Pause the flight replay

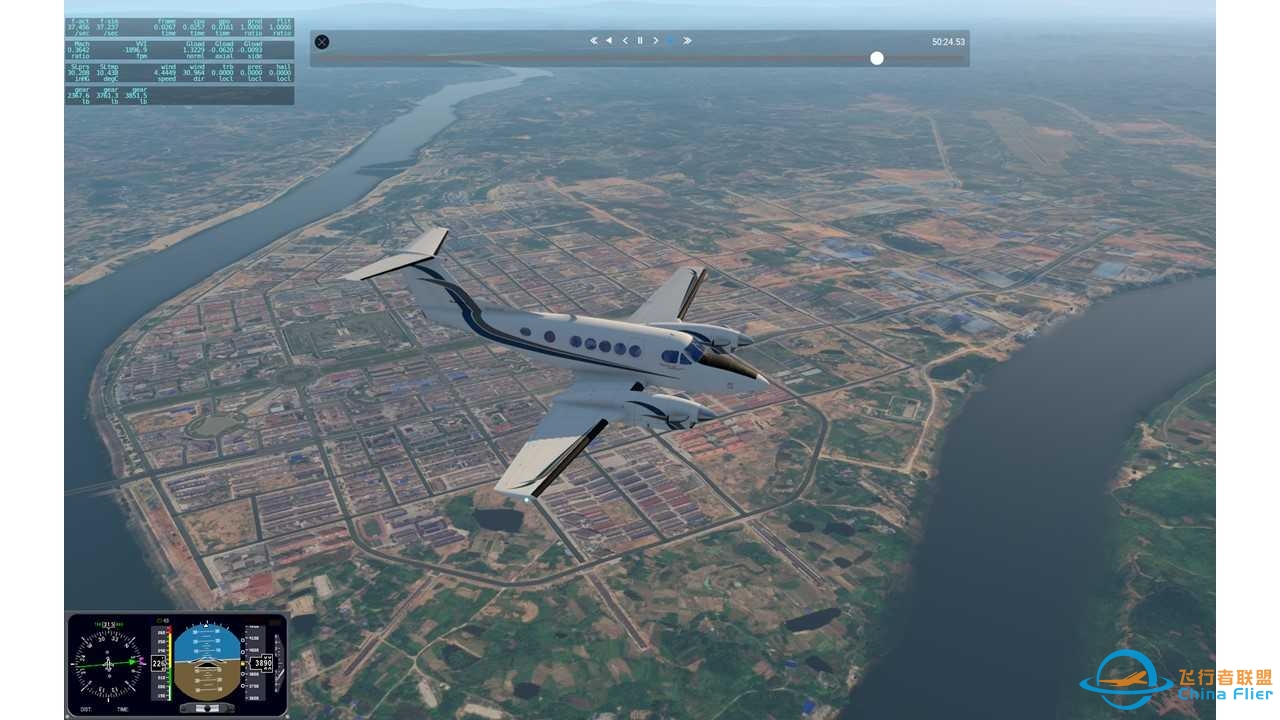(x=640, y=41)
